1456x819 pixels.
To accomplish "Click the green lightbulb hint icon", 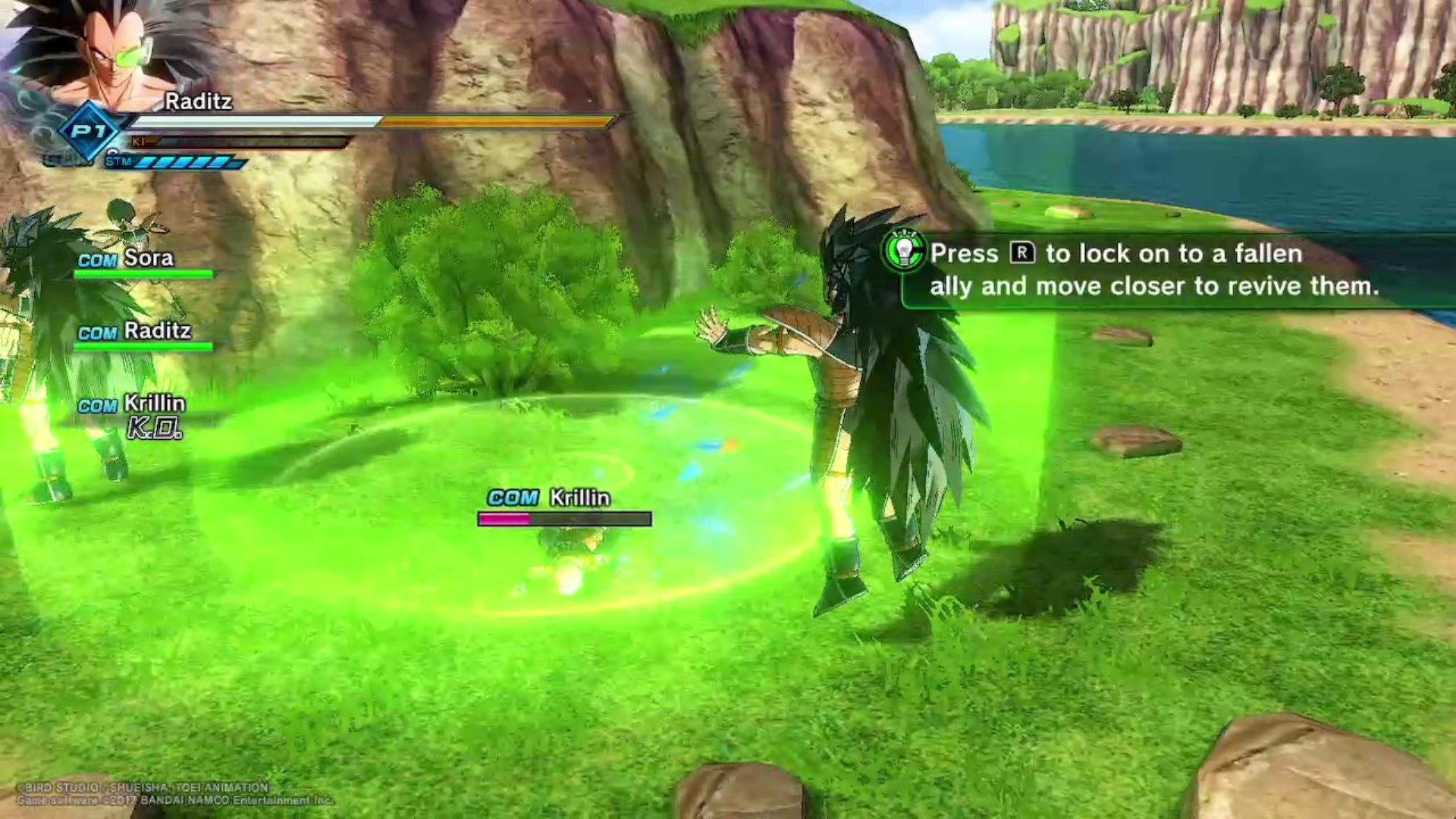I will pos(904,250).
